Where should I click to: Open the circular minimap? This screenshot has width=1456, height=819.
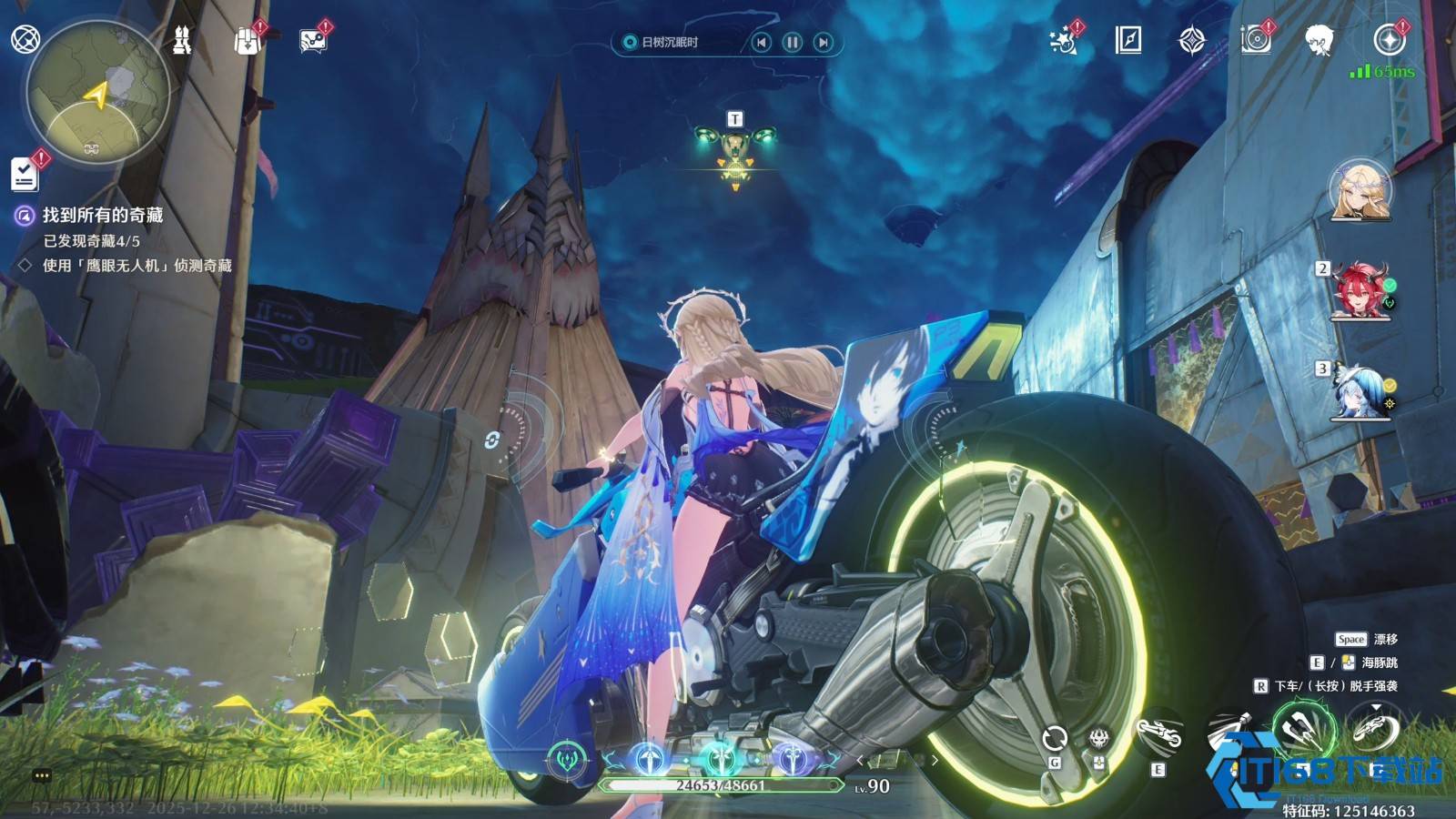coord(98,94)
